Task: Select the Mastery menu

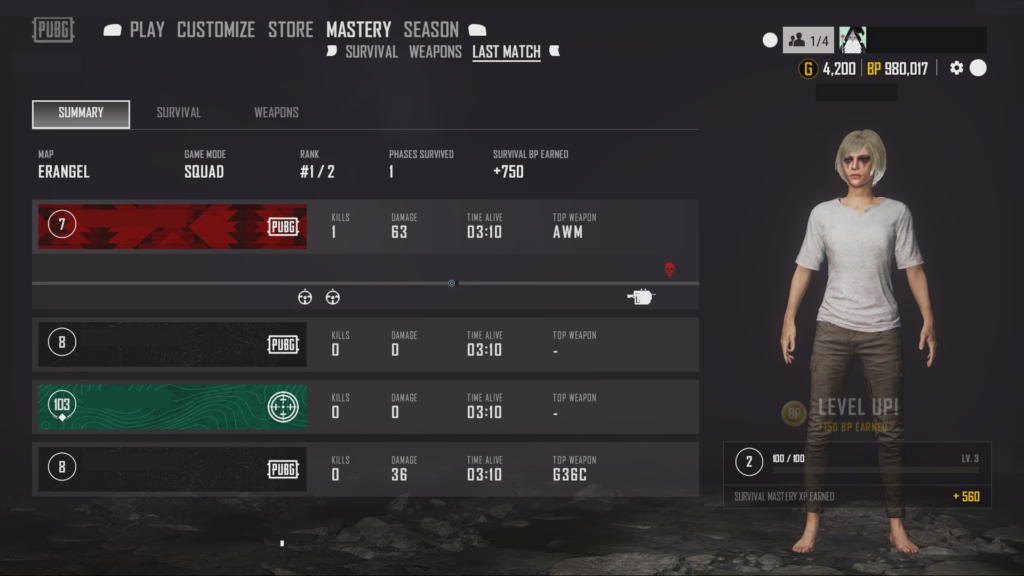Action: (358, 30)
